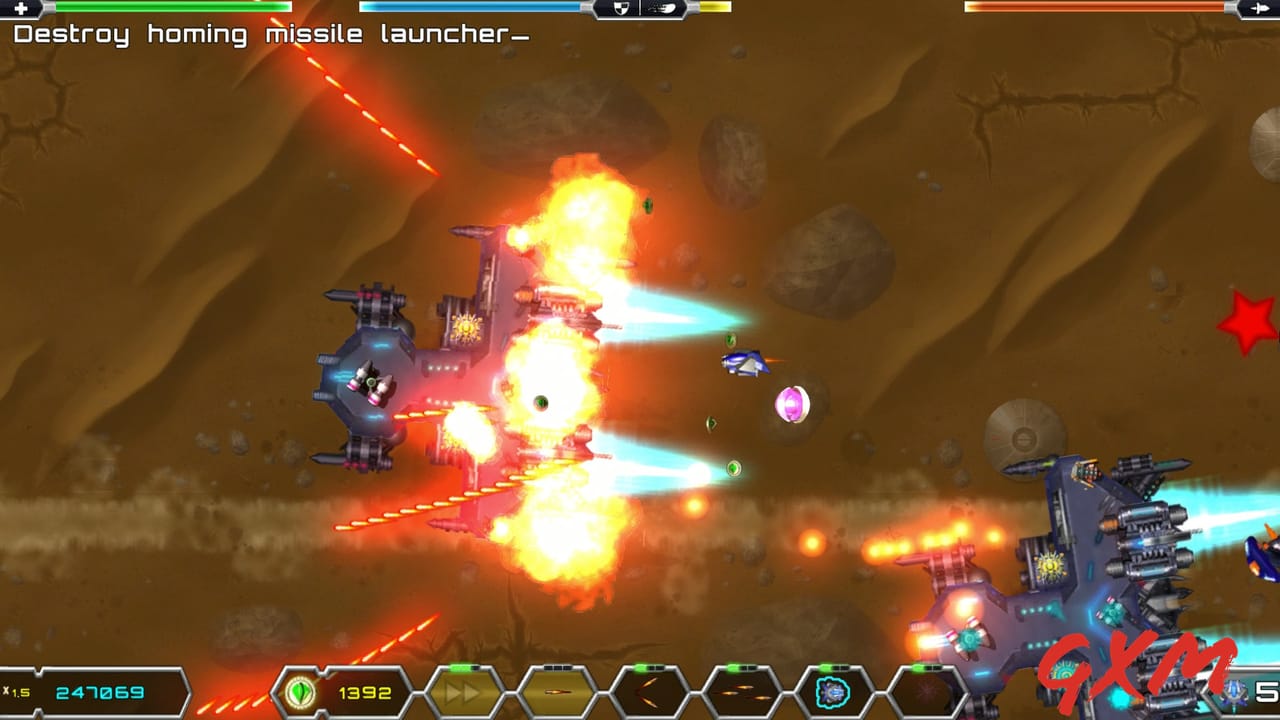Select the single bullet weapon slot
The height and width of the screenshot is (720, 1280).
pyautogui.click(x=557, y=692)
